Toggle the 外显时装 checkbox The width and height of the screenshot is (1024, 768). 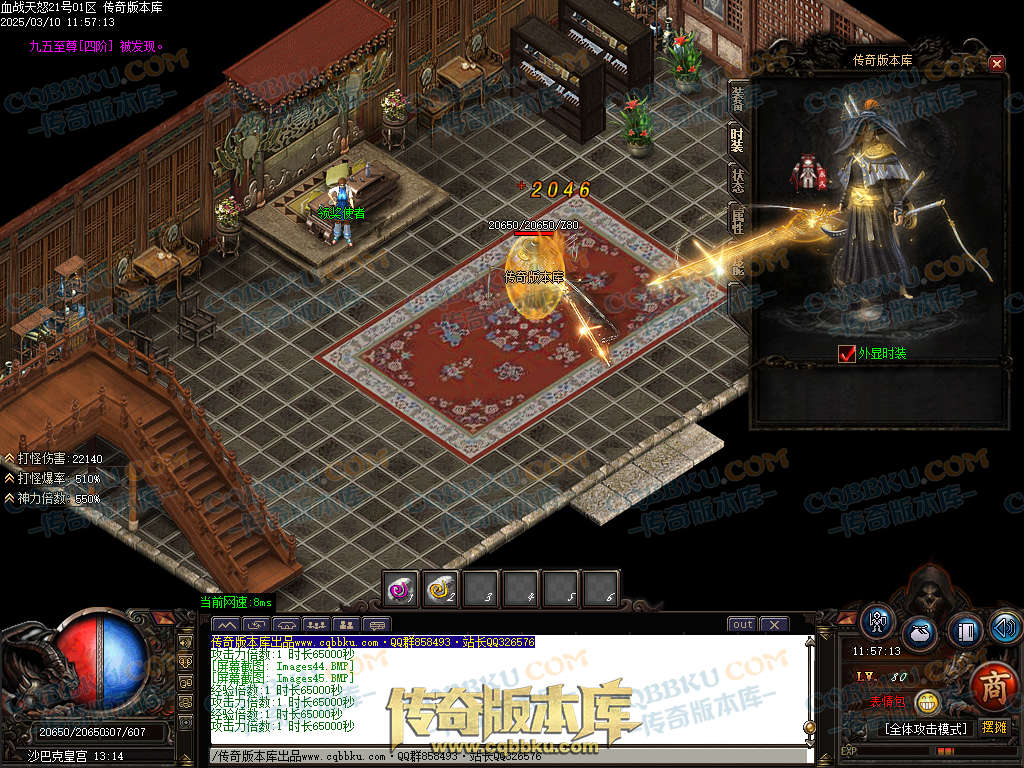click(847, 354)
